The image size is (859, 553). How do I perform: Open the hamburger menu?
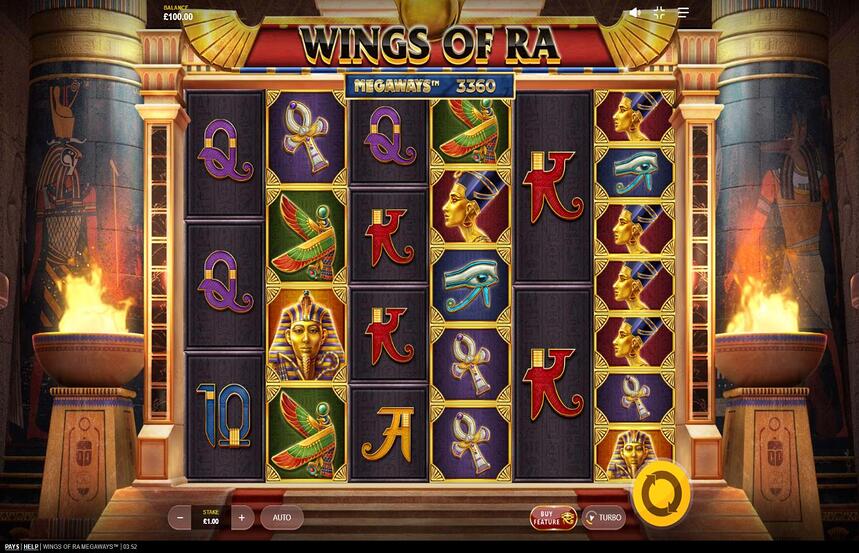(x=684, y=13)
